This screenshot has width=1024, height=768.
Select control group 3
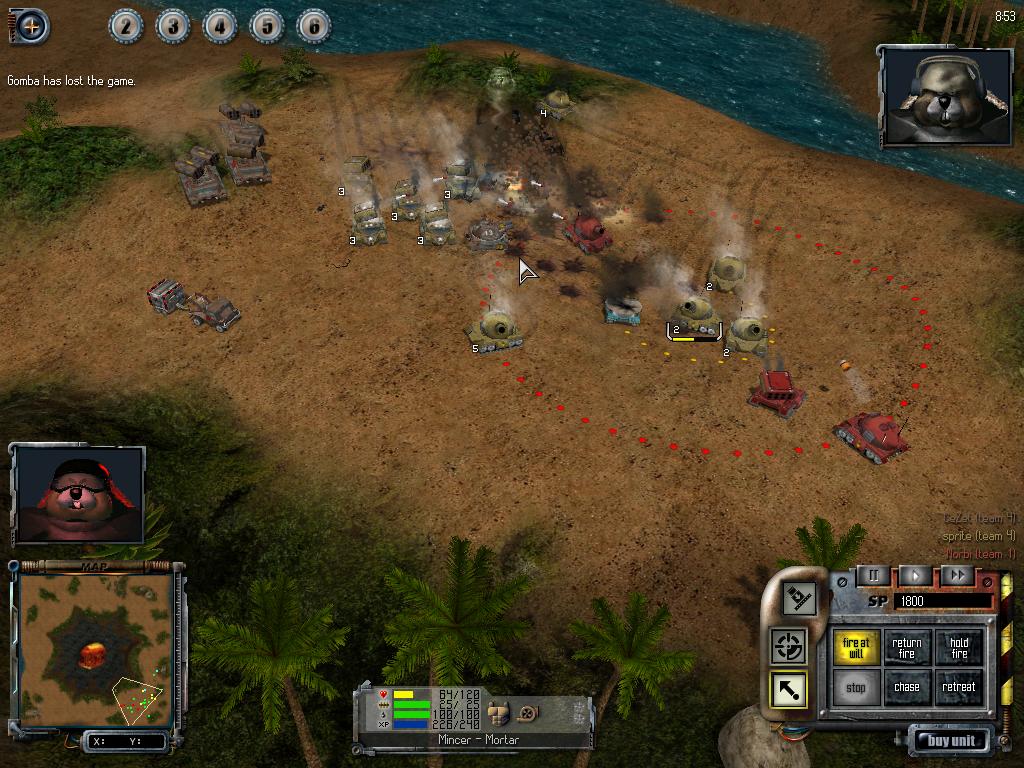(x=173, y=26)
